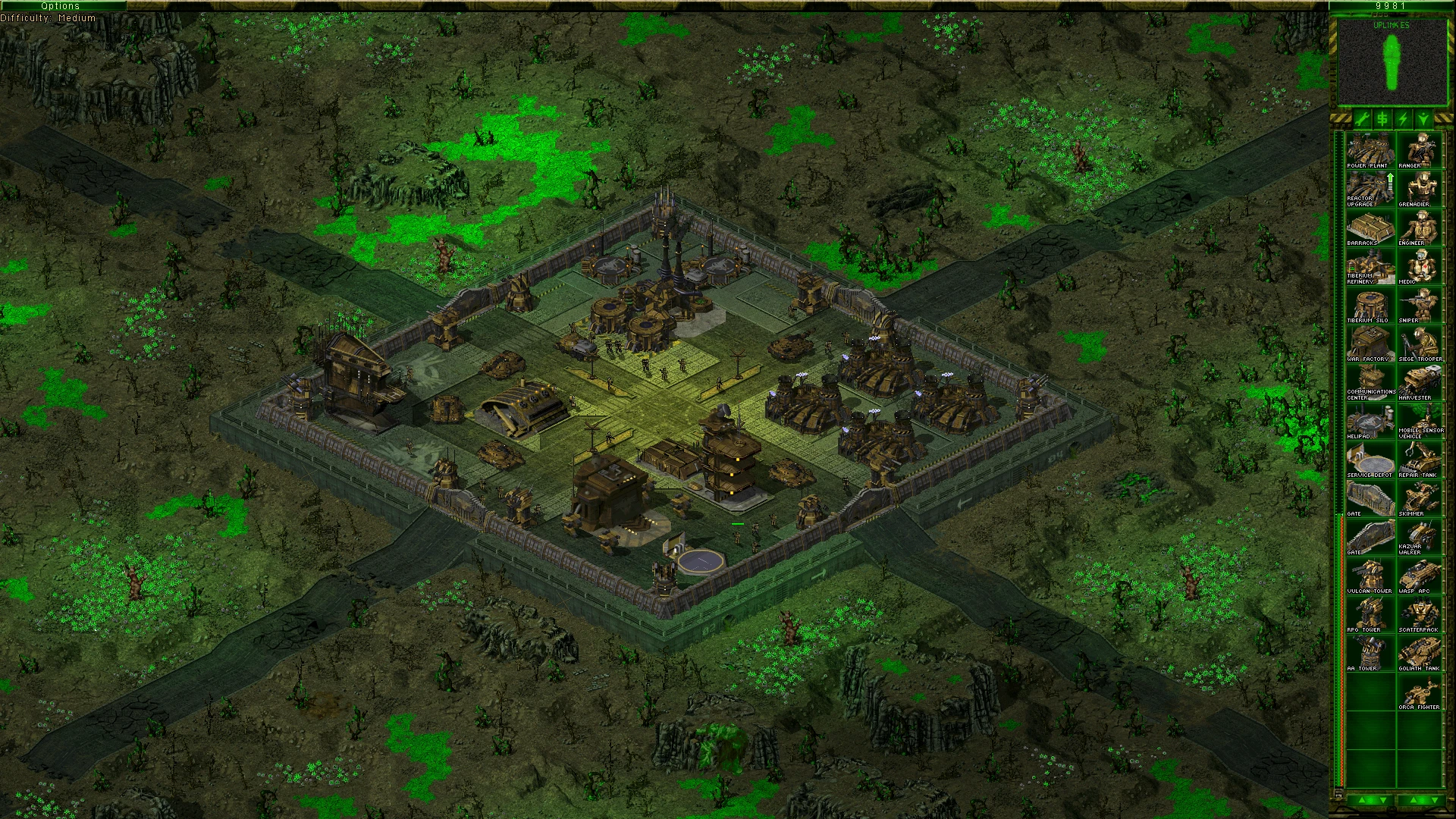
Task: Build a Harvester vehicle
Action: pos(1419,382)
